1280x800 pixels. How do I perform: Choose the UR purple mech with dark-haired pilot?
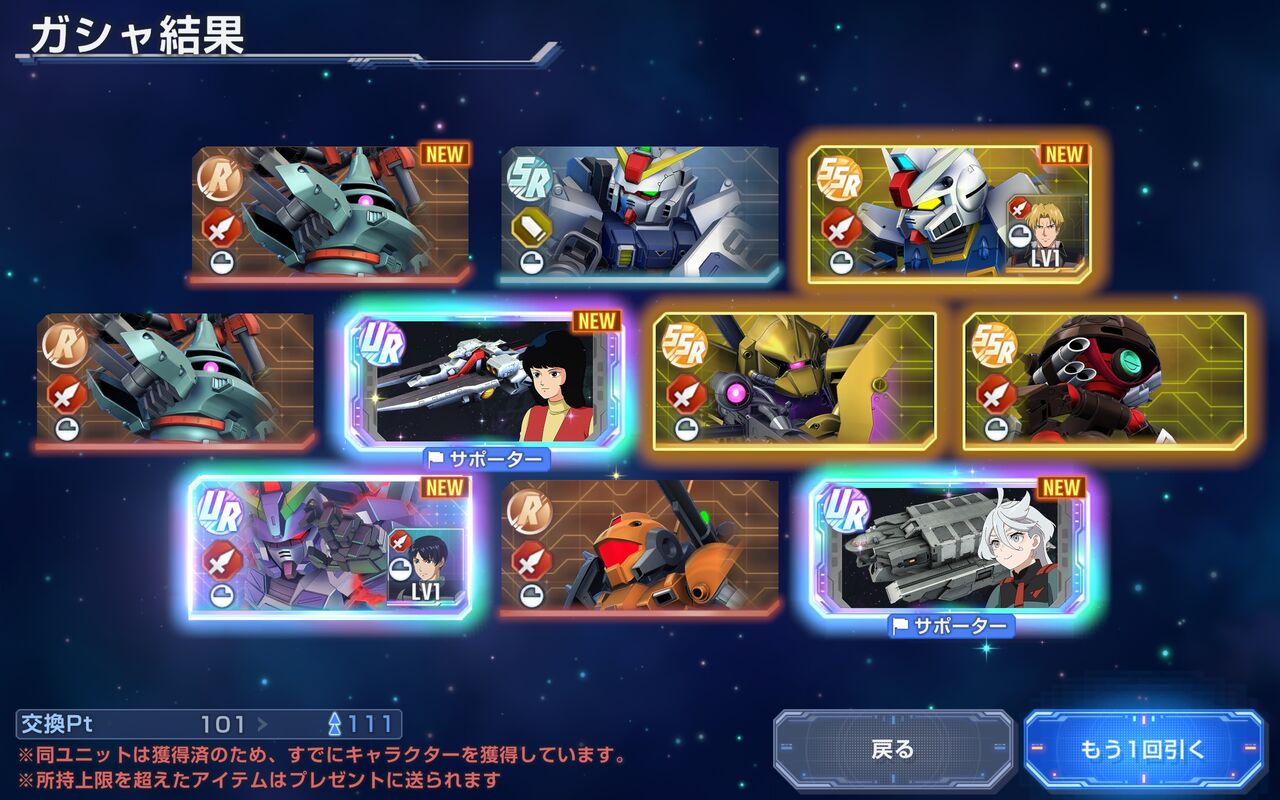point(330,545)
